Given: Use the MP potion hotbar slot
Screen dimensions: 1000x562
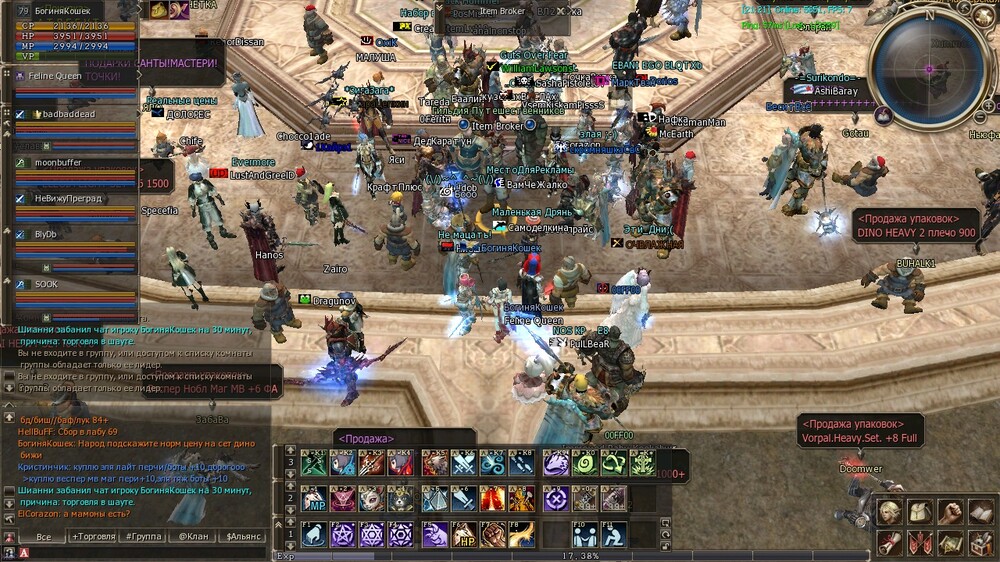Looking at the screenshot, I should [x=313, y=498].
